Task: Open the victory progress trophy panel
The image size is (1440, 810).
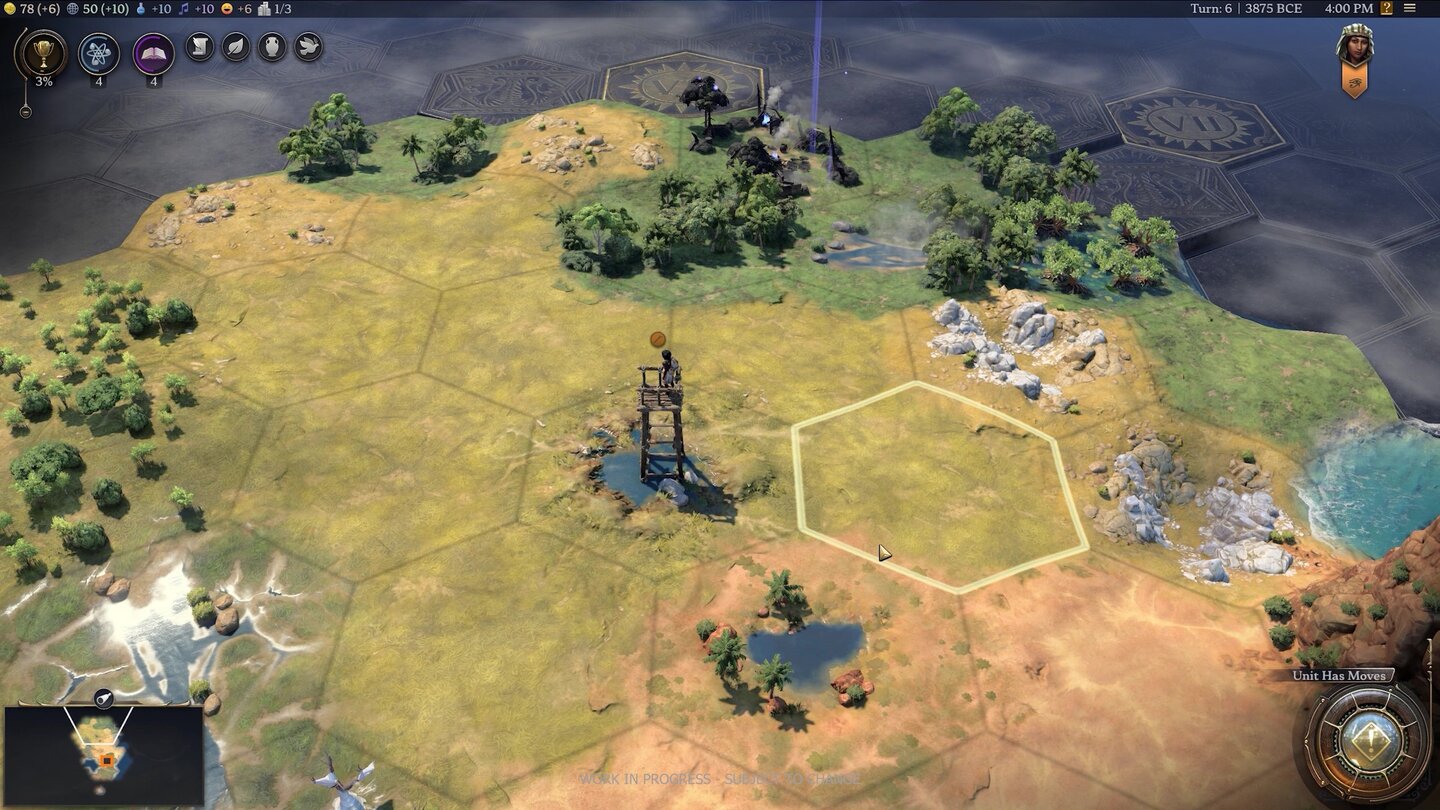Action: point(42,51)
